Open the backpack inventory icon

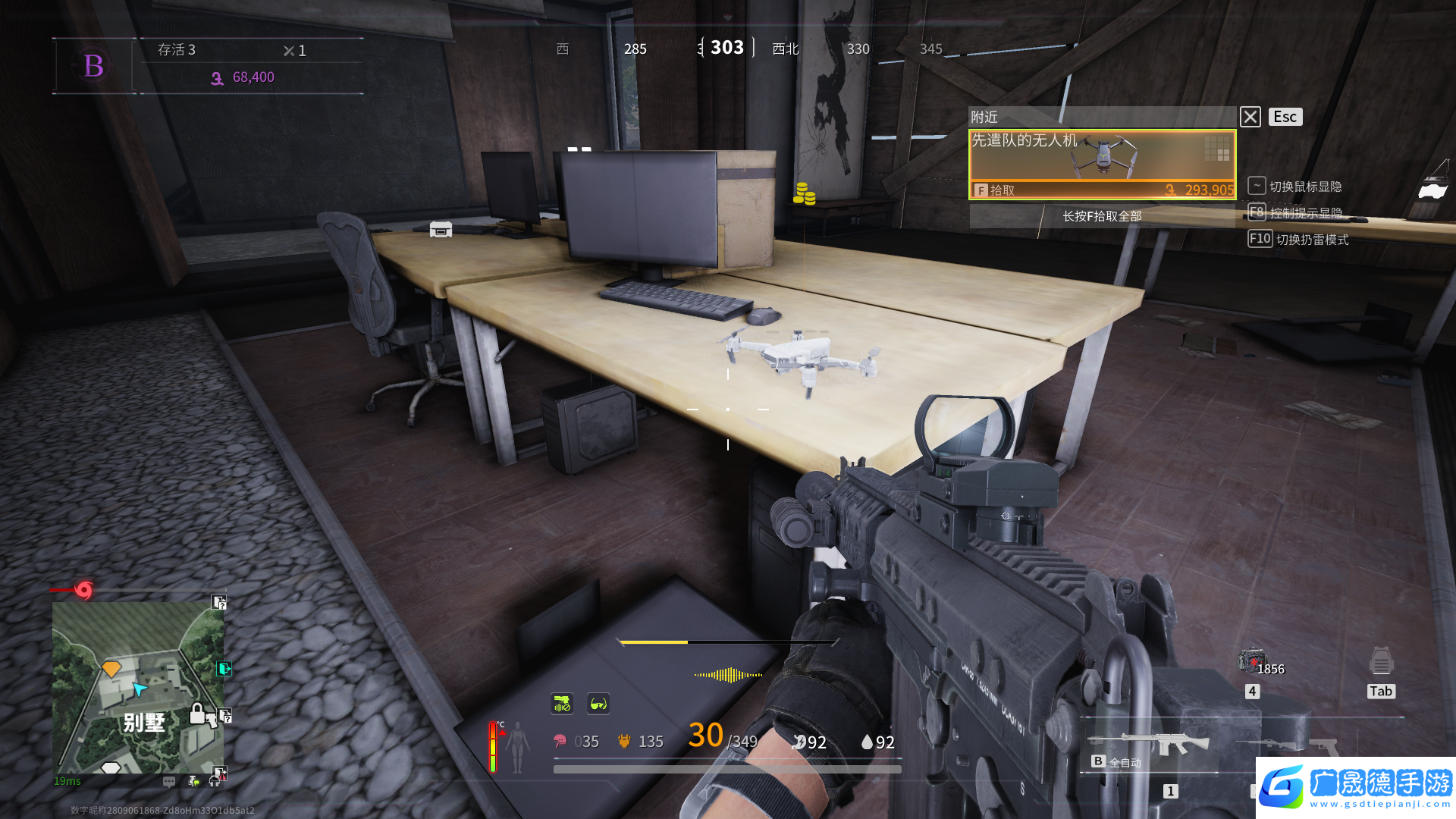(1381, 662)
